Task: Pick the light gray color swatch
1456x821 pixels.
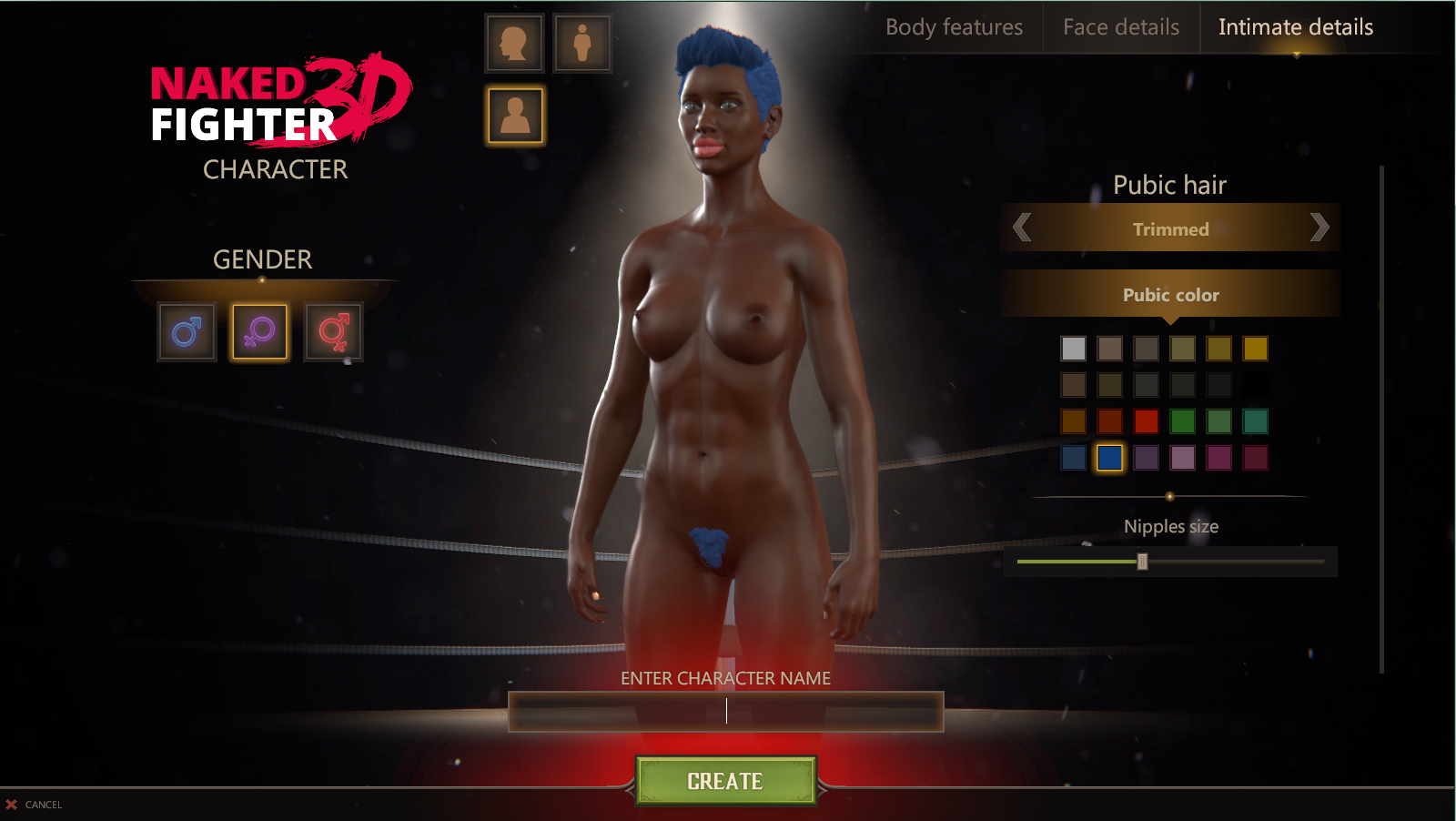Action: [1073, 349]
